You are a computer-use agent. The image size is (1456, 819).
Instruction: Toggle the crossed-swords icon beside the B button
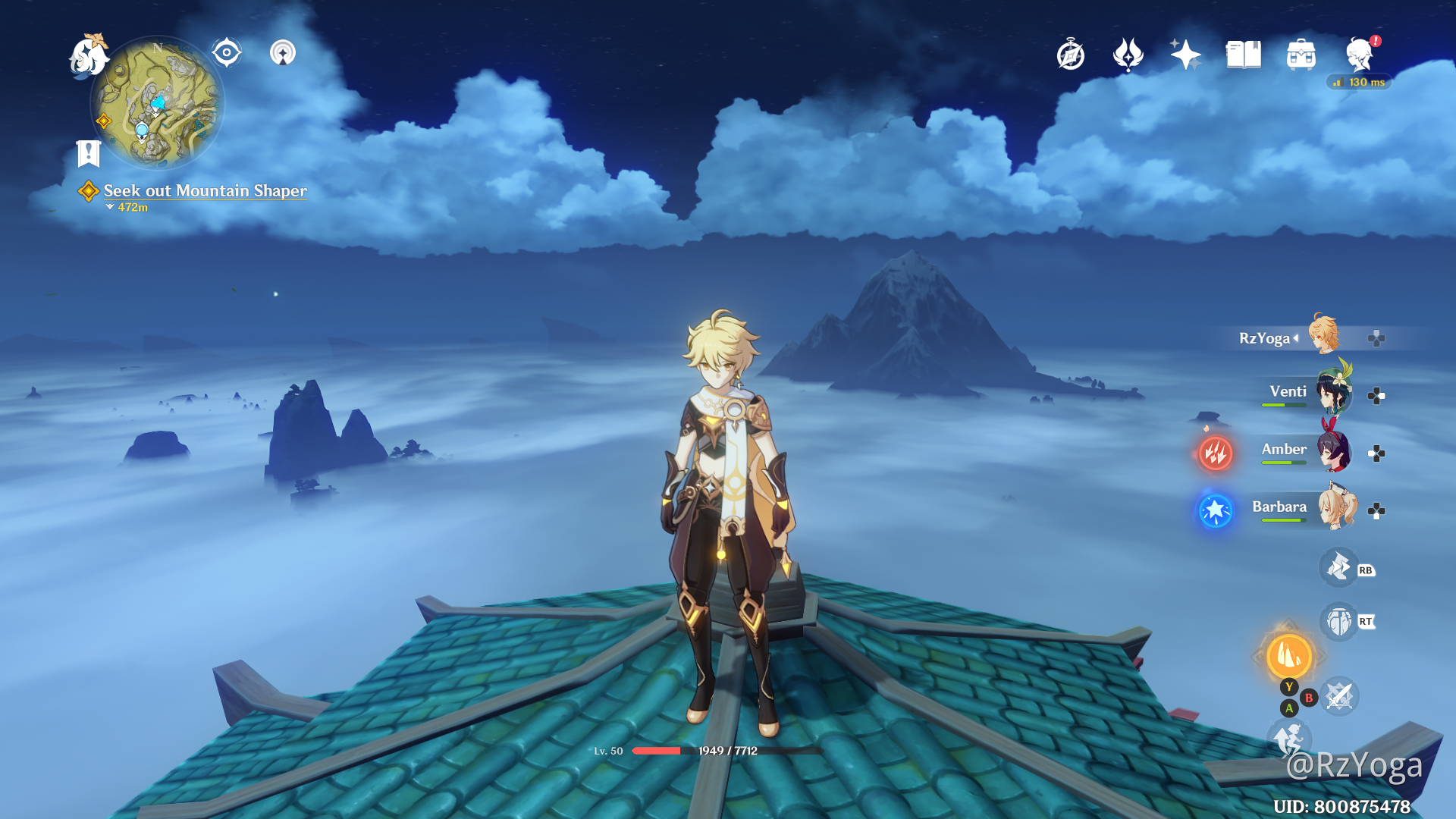pyautogui.click(x=1338, y=698)
